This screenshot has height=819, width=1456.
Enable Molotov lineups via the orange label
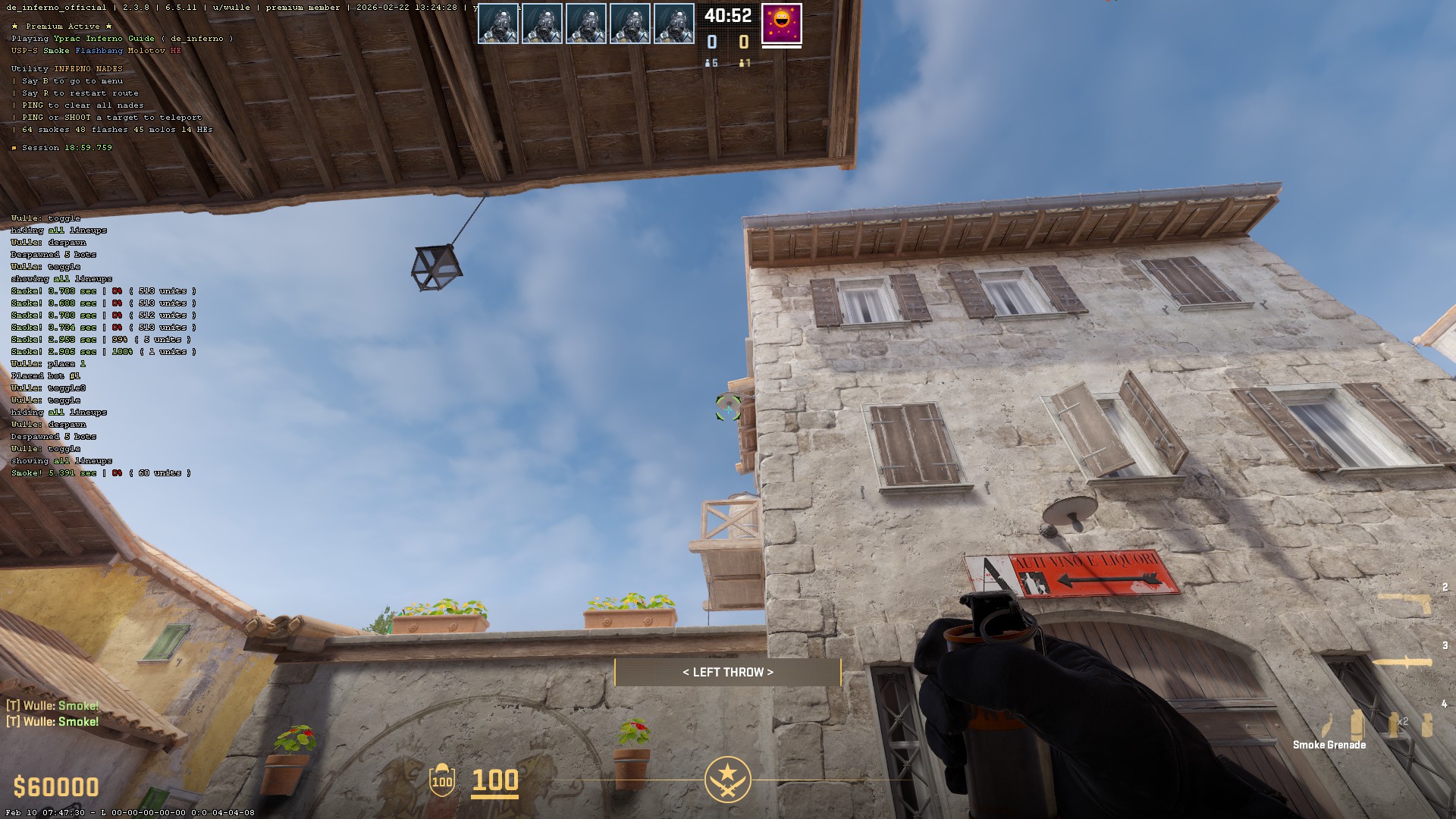pyautogui.click(x=148, y=51)
